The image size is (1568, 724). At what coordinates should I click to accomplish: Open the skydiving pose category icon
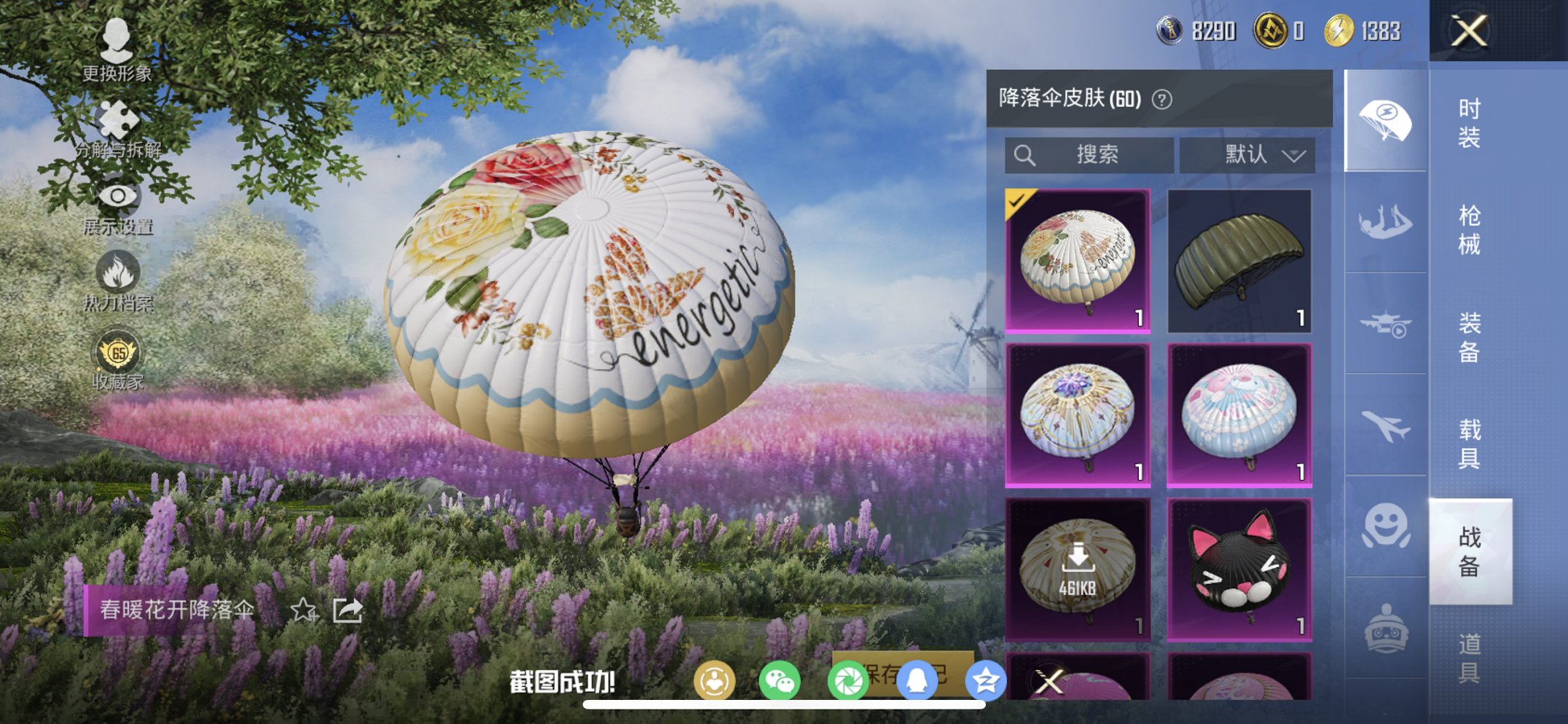point(1384,223)
